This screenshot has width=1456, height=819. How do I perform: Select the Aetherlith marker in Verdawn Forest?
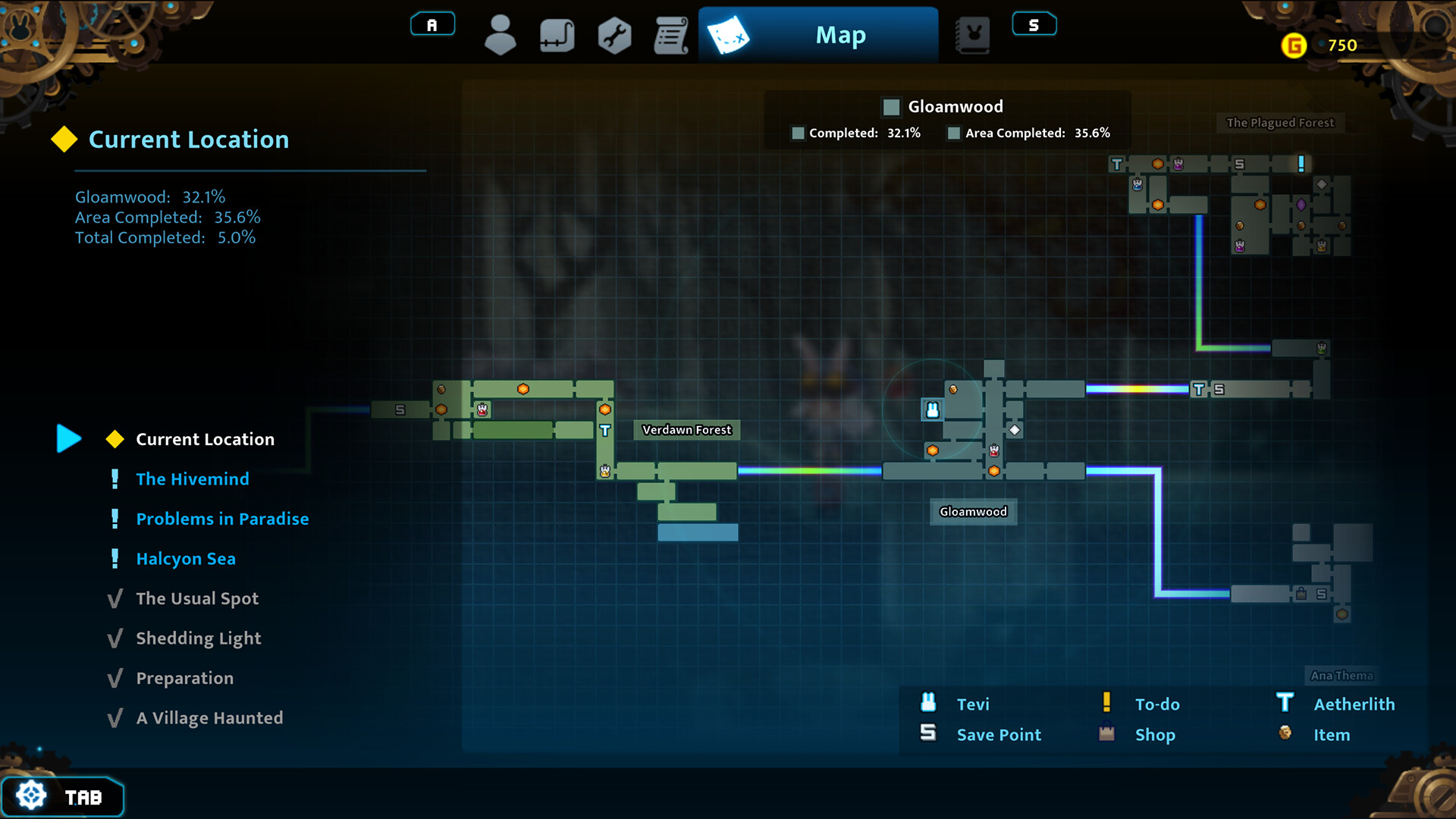tap(604, 429)
